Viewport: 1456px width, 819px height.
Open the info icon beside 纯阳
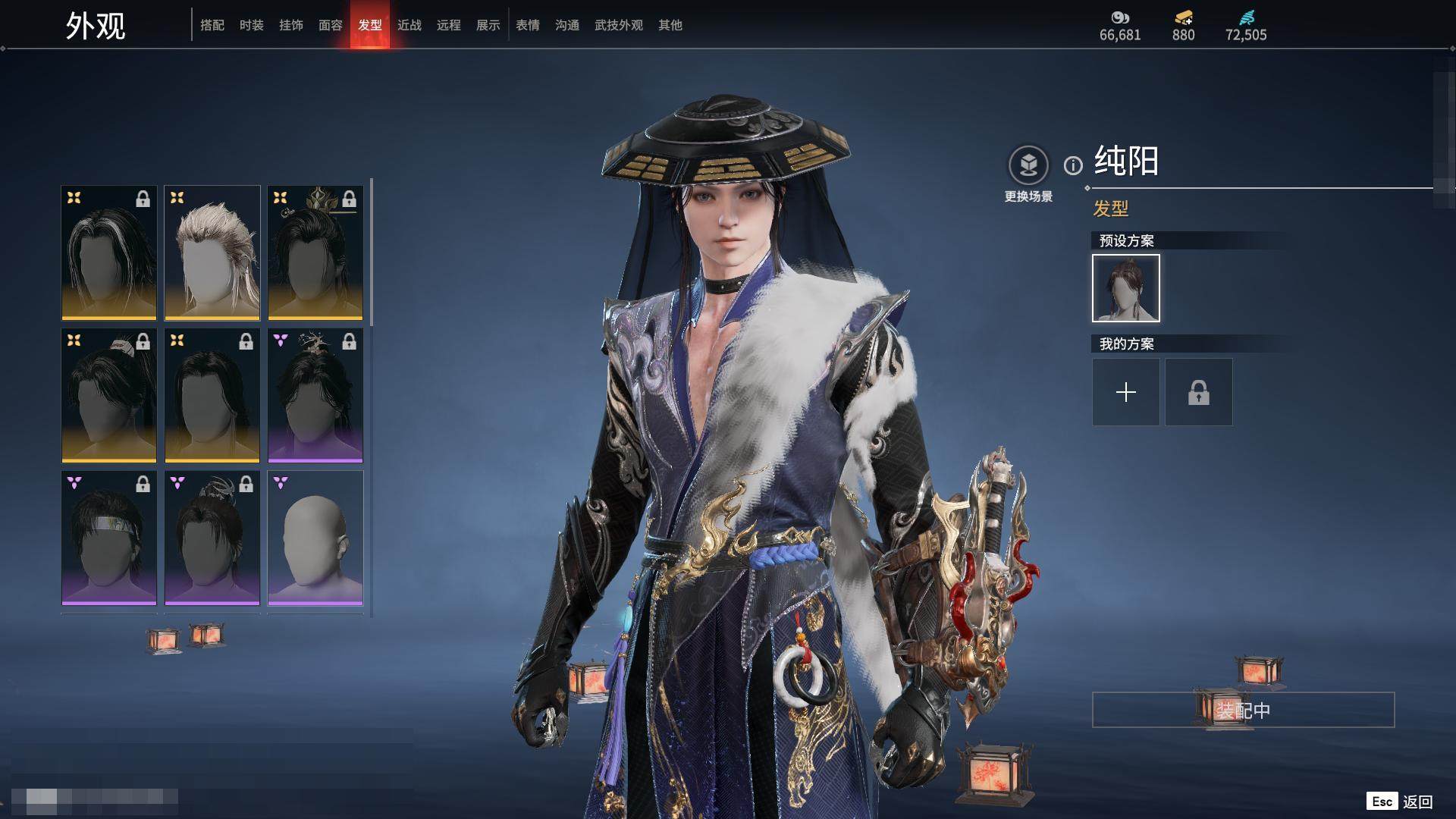1073,165
